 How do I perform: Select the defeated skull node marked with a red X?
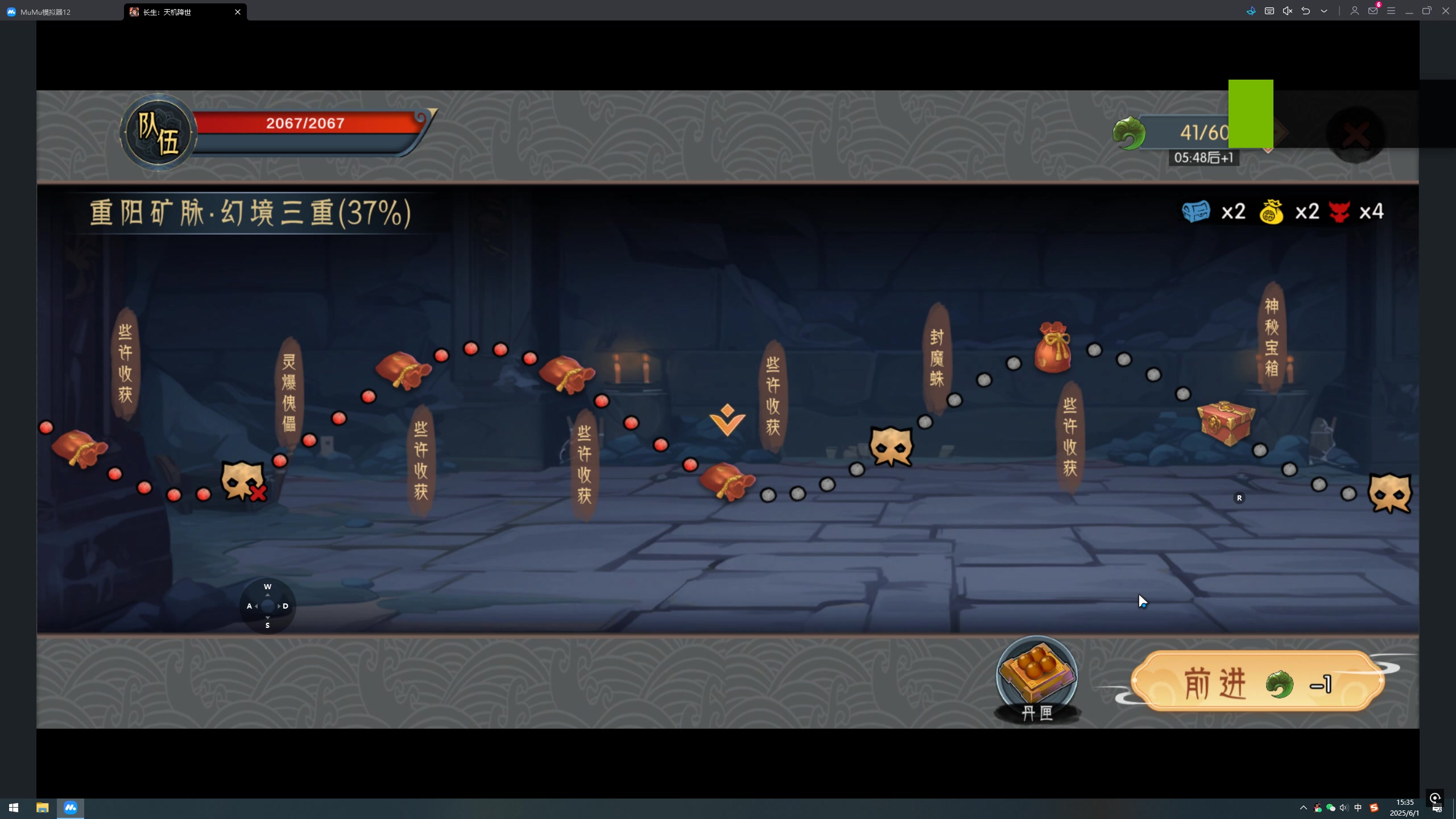[243, 482]
